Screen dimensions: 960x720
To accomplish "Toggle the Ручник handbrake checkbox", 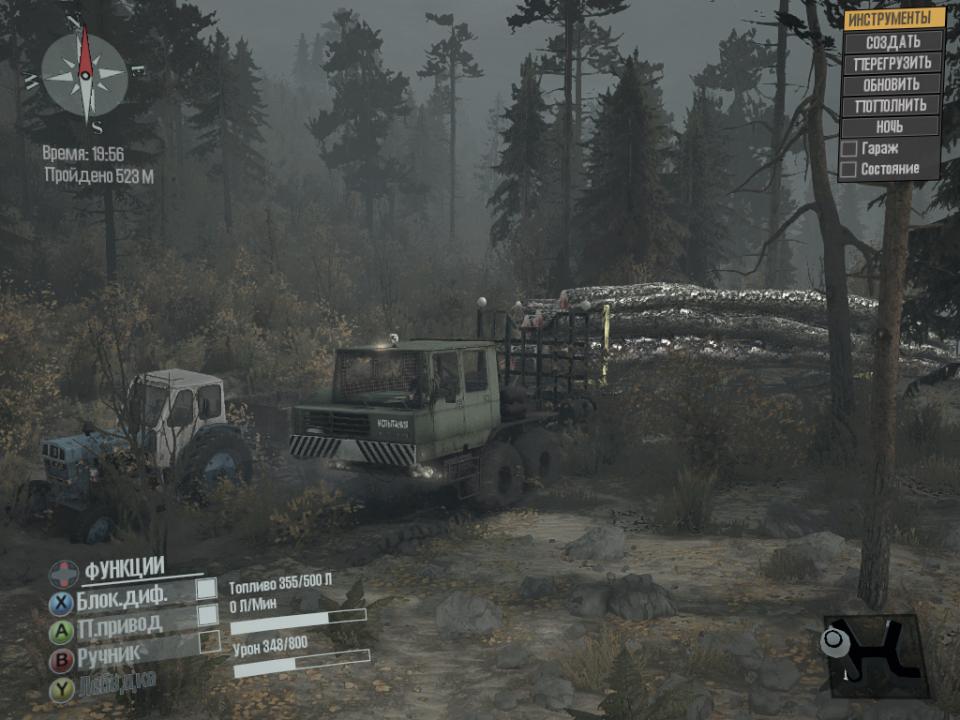I will click(x=209, y=642).
